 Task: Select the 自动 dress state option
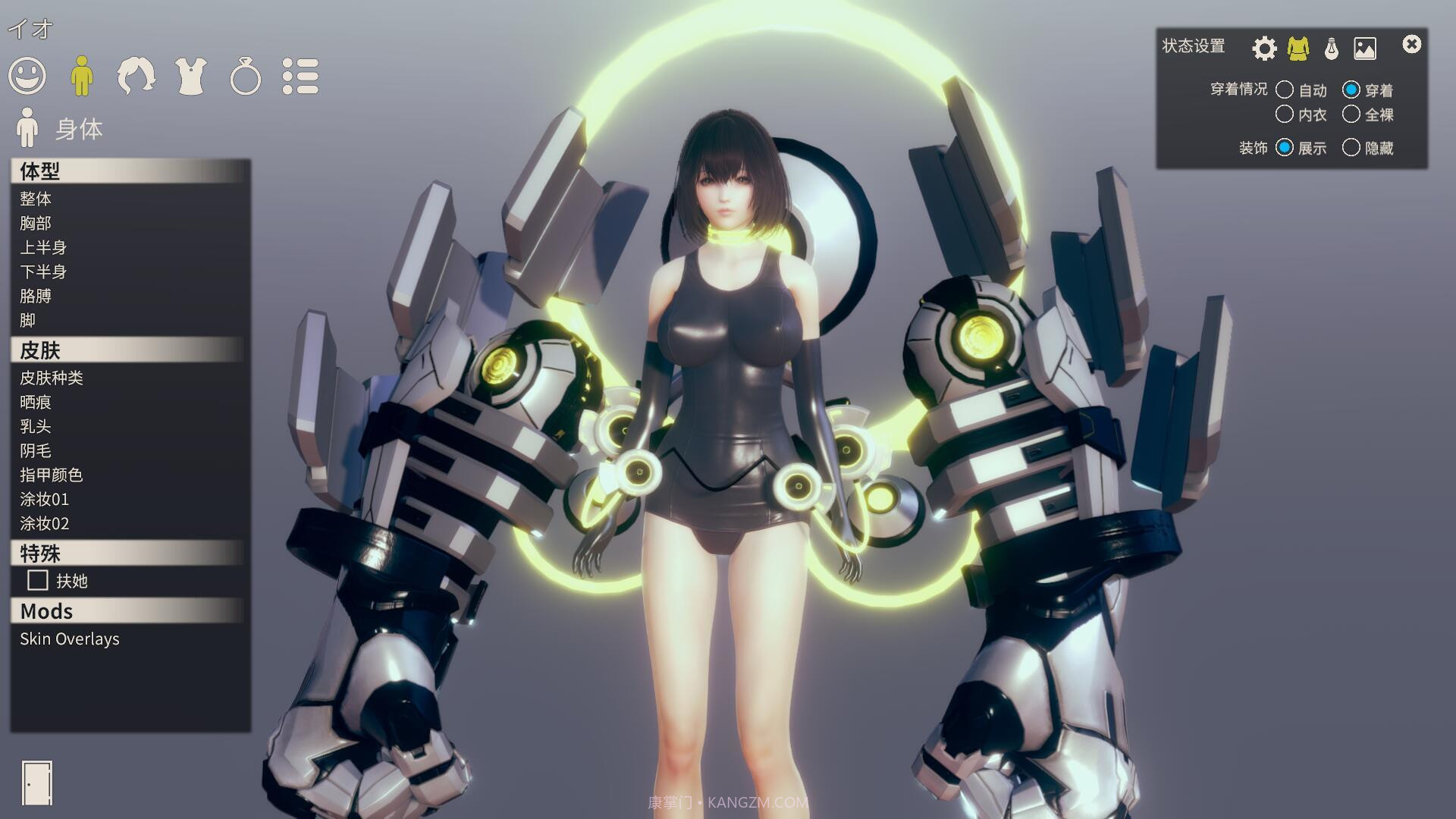click(1285, 89)
